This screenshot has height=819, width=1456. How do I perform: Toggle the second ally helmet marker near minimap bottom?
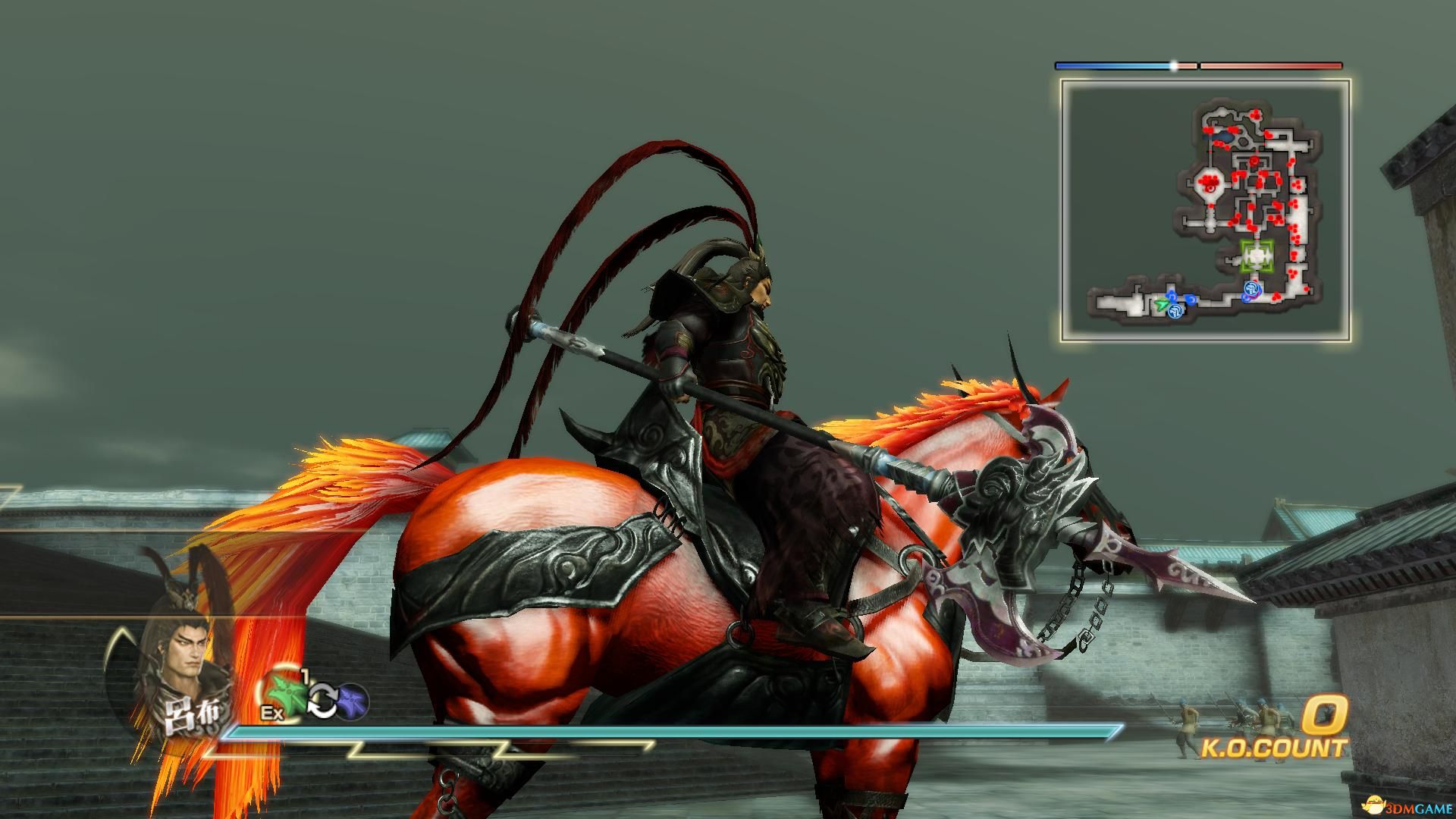point(1252,289)
